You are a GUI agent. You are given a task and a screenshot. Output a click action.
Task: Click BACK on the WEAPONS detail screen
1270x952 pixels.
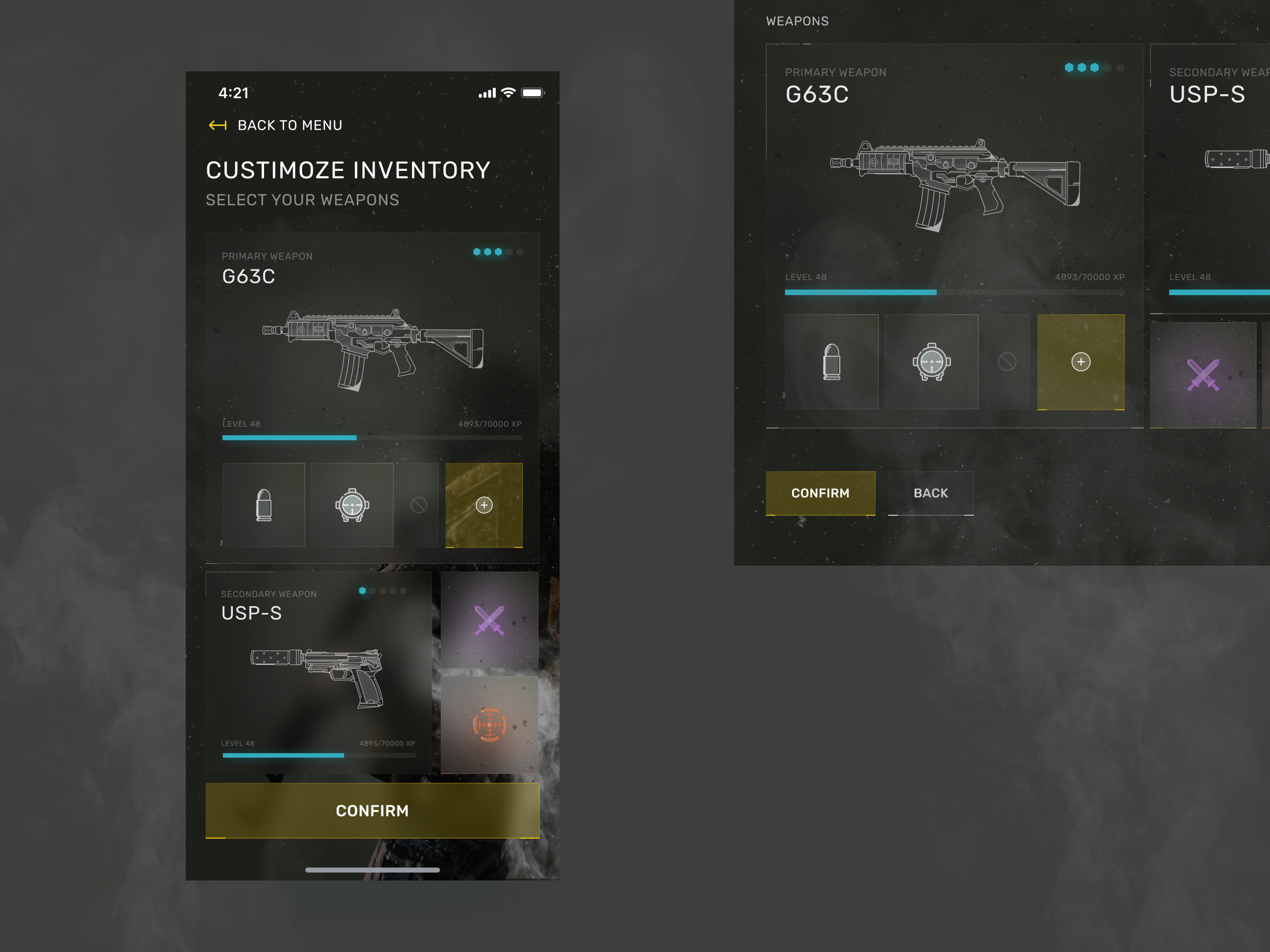click(x=930, y=493)
